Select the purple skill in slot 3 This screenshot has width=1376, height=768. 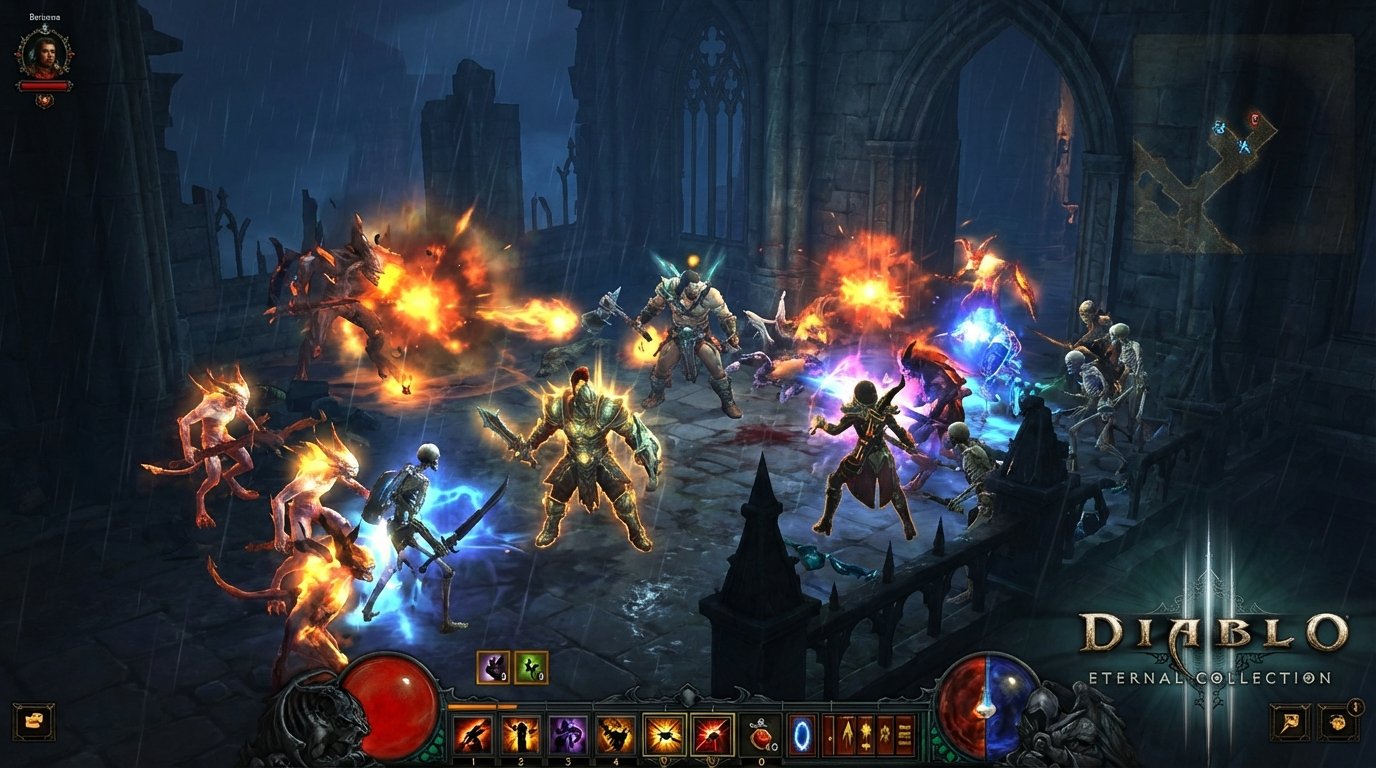[567, 734]
